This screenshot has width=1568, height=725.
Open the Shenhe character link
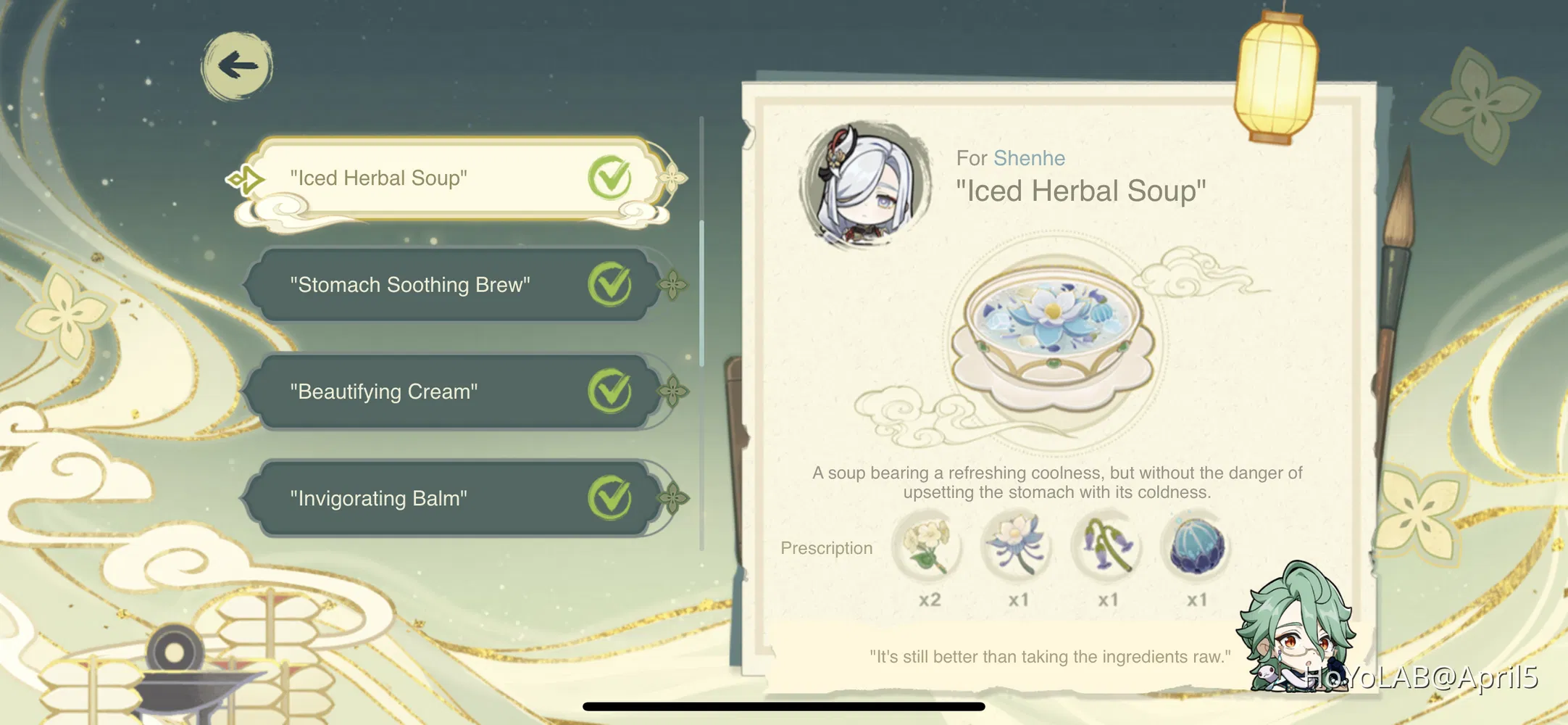[x=1030, y=157]
